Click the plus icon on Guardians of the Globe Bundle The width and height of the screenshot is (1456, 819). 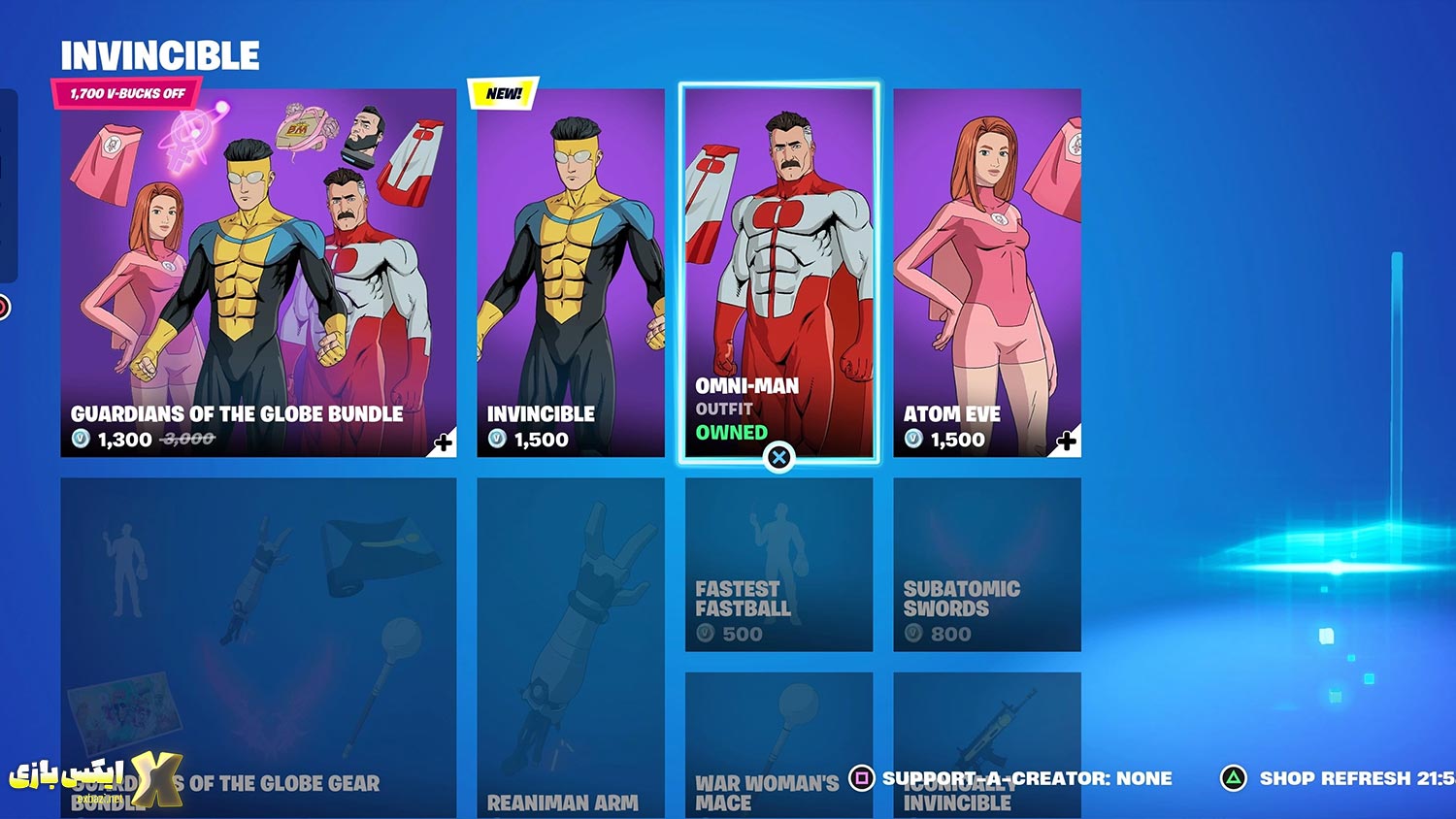pyautogui.click(x=444, y=442)
